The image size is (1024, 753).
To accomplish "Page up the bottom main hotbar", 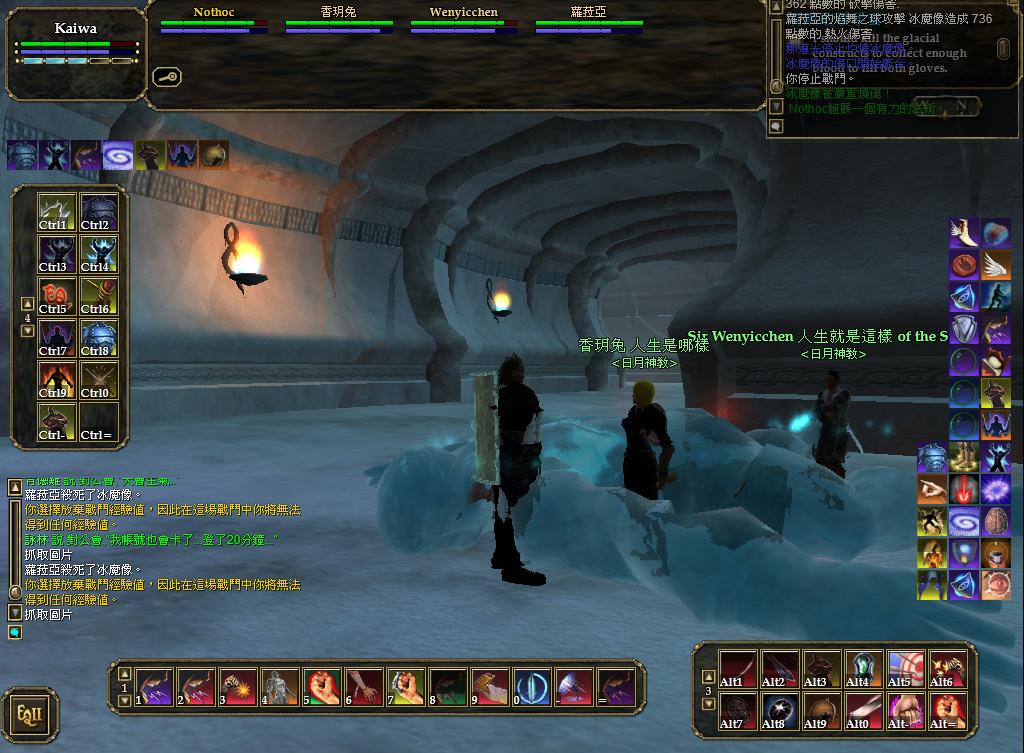I will click(125, 676).
